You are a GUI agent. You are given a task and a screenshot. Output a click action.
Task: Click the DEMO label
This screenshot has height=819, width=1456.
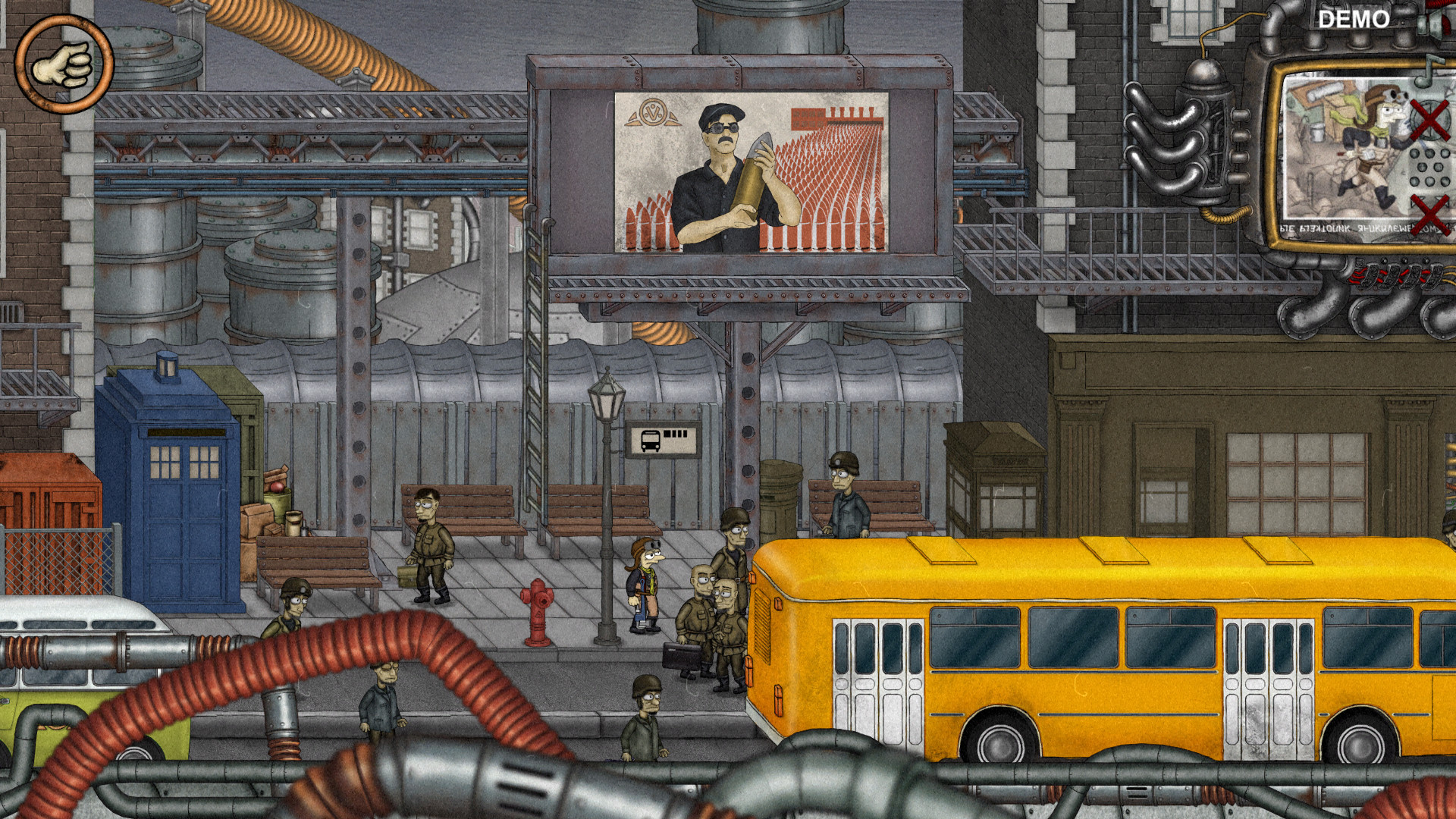(1354, 19)
